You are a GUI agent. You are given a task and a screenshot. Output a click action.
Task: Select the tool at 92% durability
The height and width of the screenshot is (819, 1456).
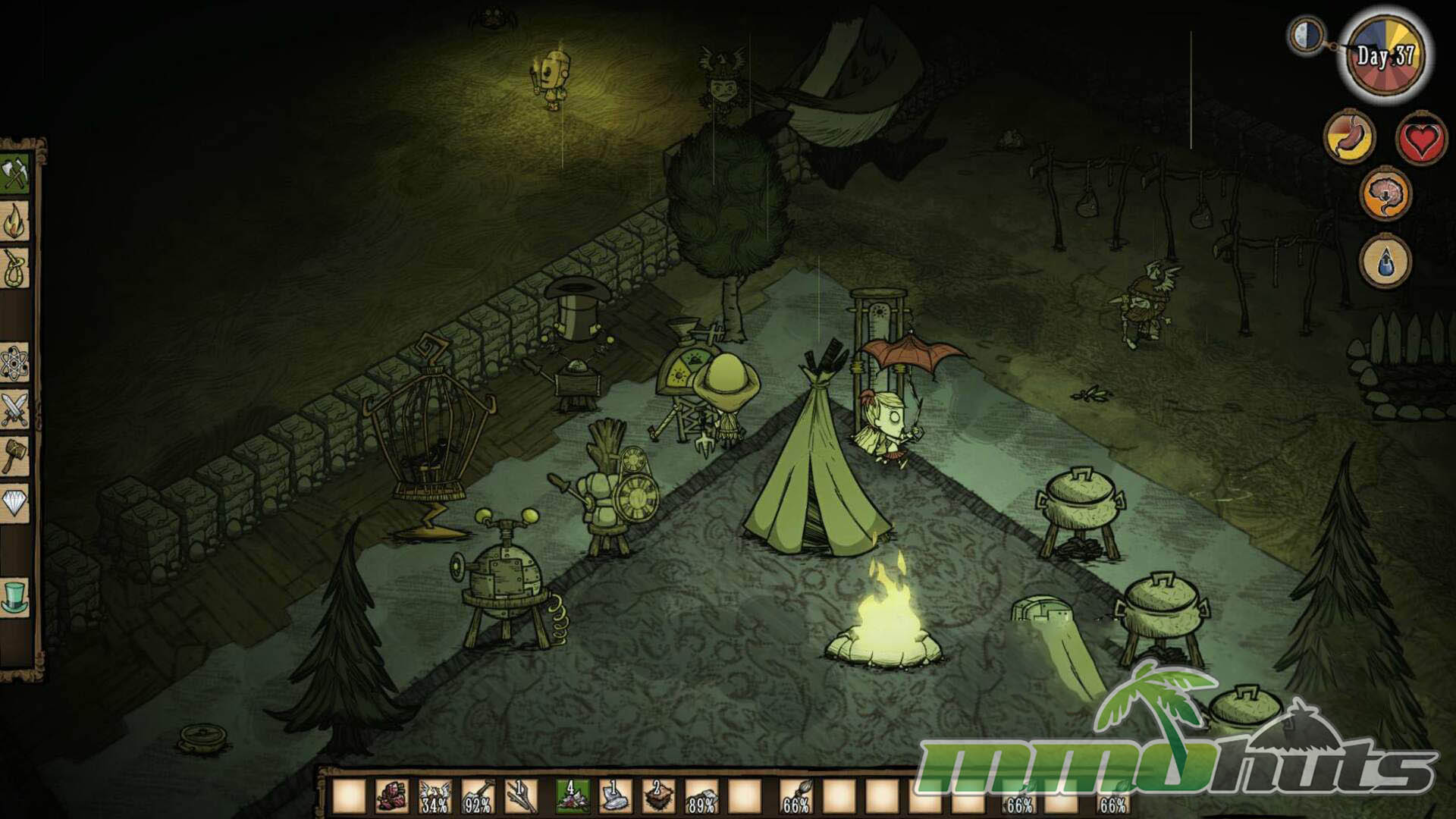click(478, 797)
